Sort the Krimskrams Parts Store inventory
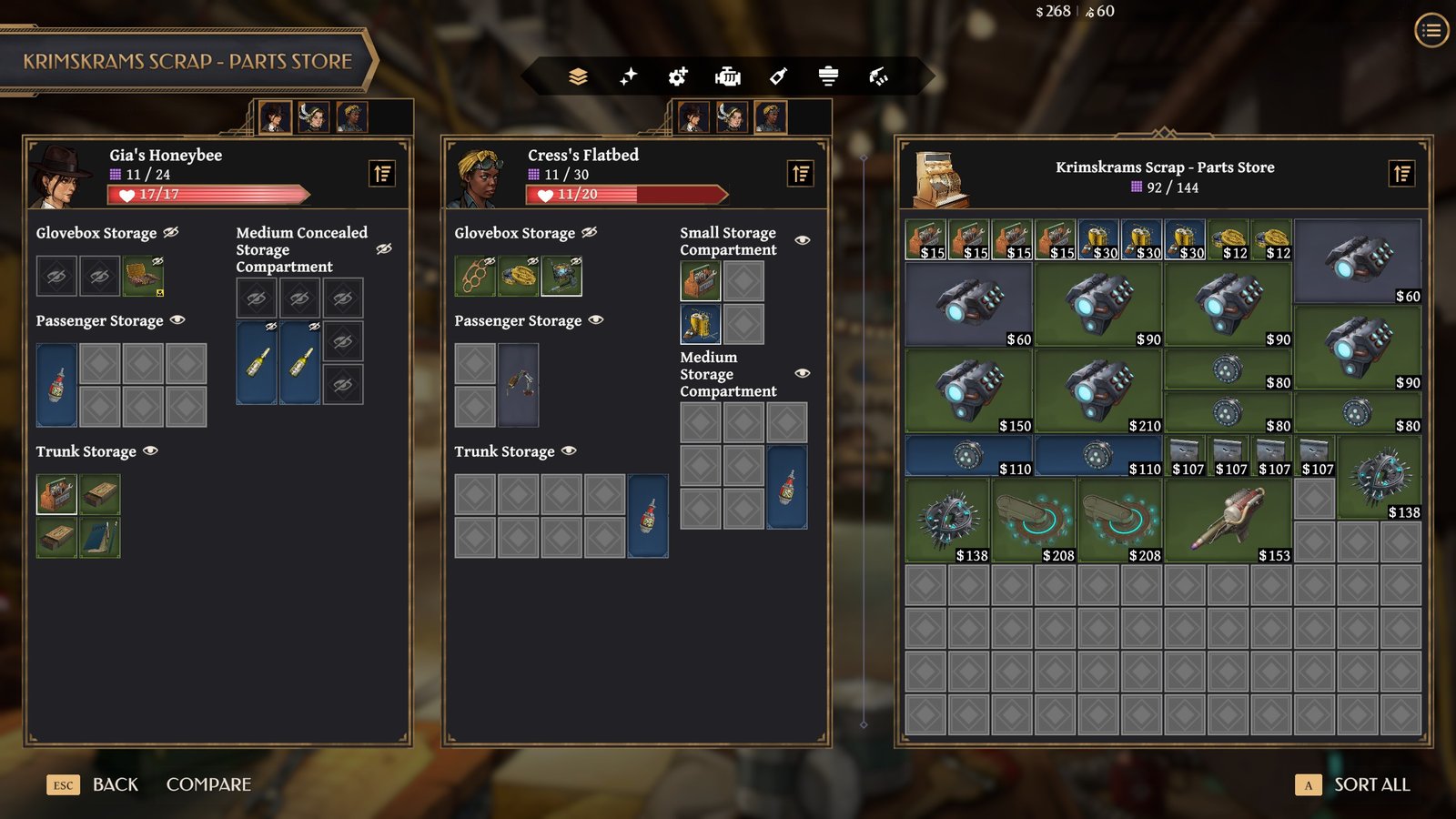 coord(1402,173)
